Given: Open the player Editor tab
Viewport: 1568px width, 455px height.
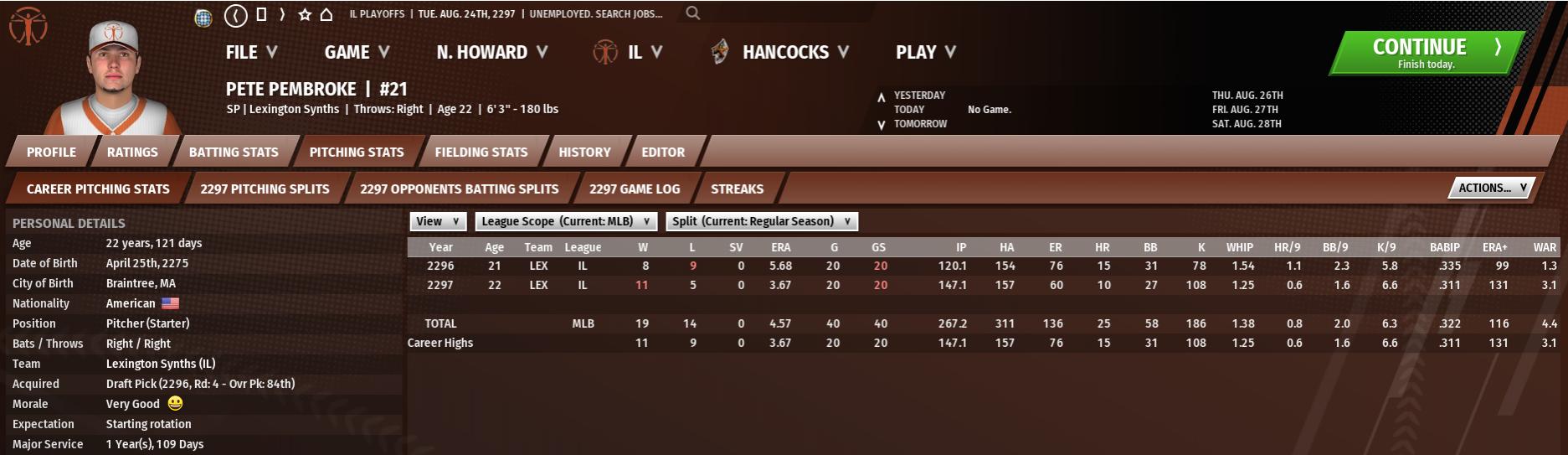Looking at the screenshot, I should pos(663,152).
